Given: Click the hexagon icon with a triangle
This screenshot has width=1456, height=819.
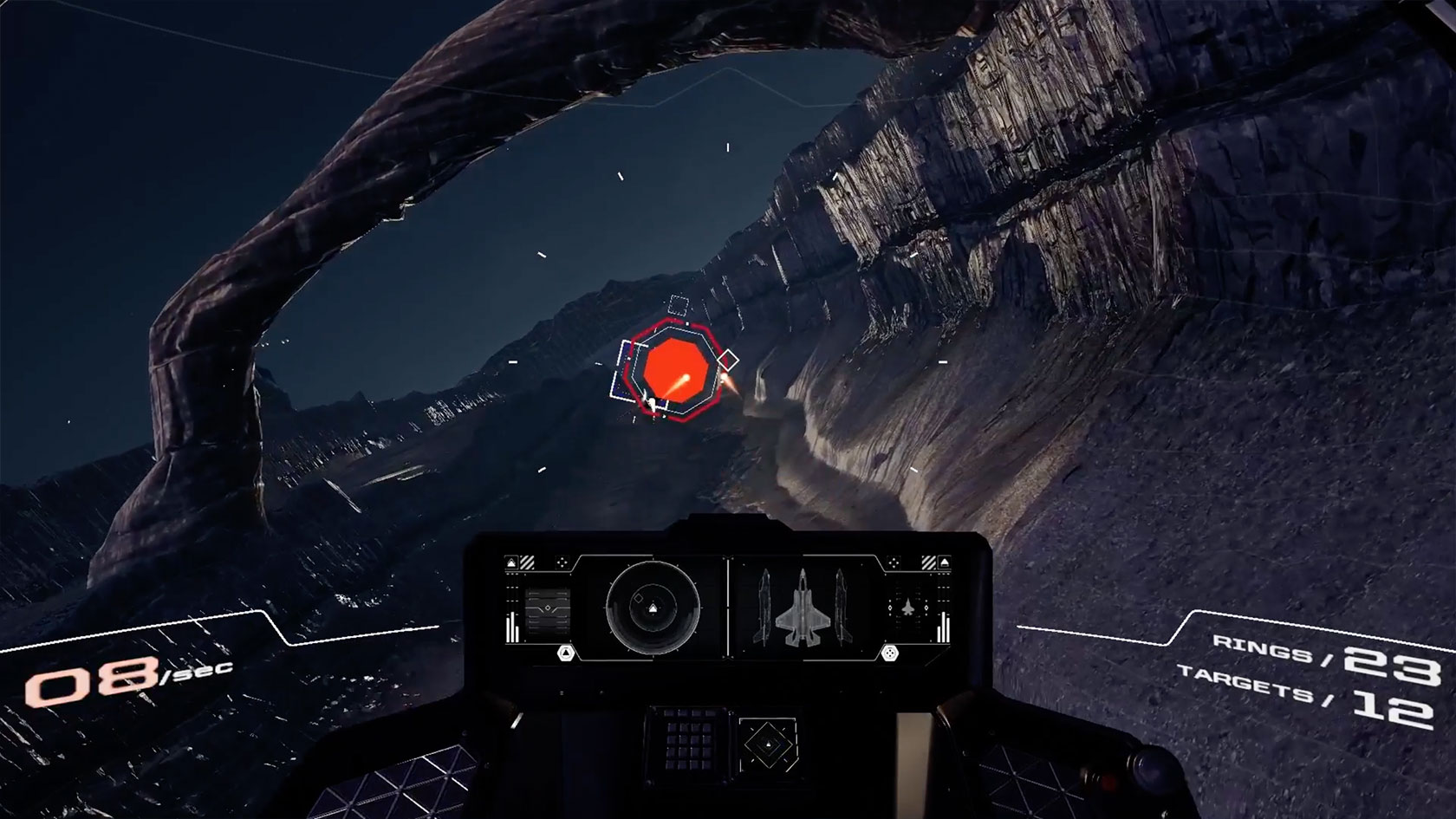Looking at the screenshot, I should 566,653.
